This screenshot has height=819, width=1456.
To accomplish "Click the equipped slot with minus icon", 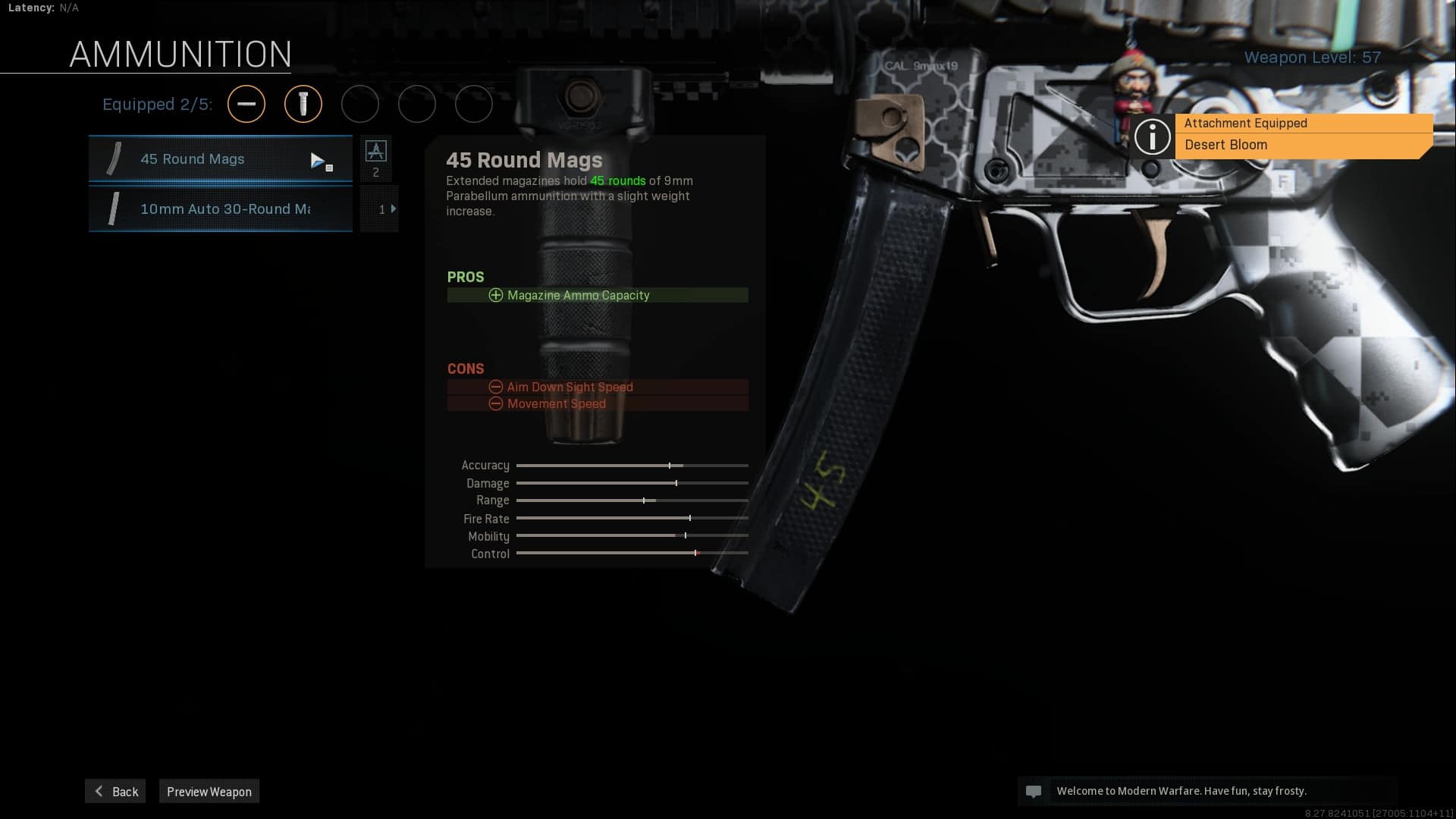I will point(246,104).
